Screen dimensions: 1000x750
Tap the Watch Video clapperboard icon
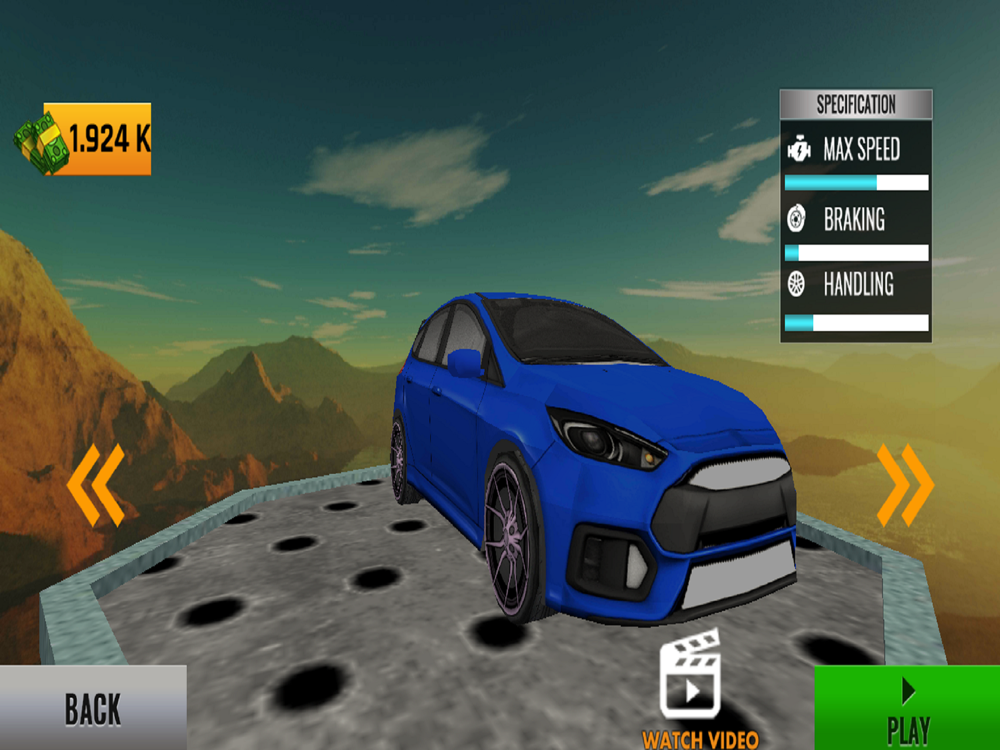[x=691, y=675]
